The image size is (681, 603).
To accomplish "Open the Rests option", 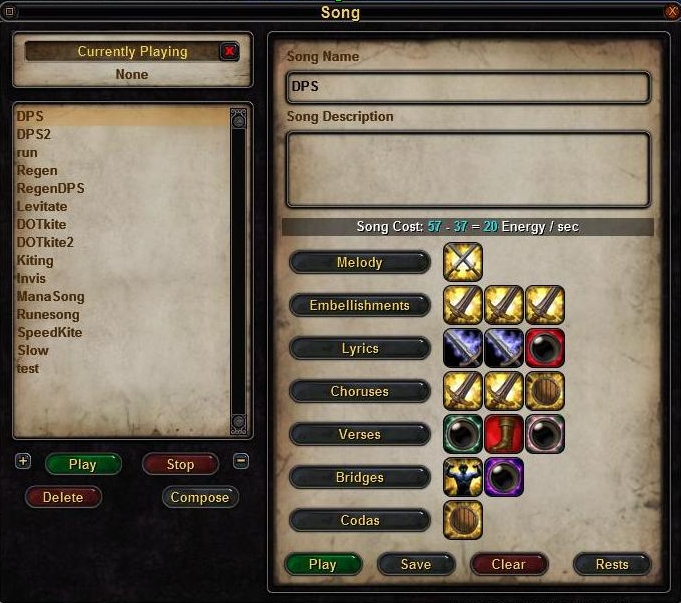I will click(x=611, y=564).
